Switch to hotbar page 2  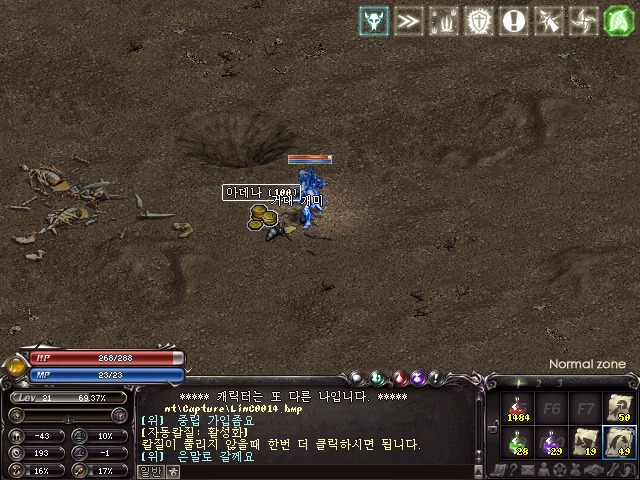tap(539, 383)
